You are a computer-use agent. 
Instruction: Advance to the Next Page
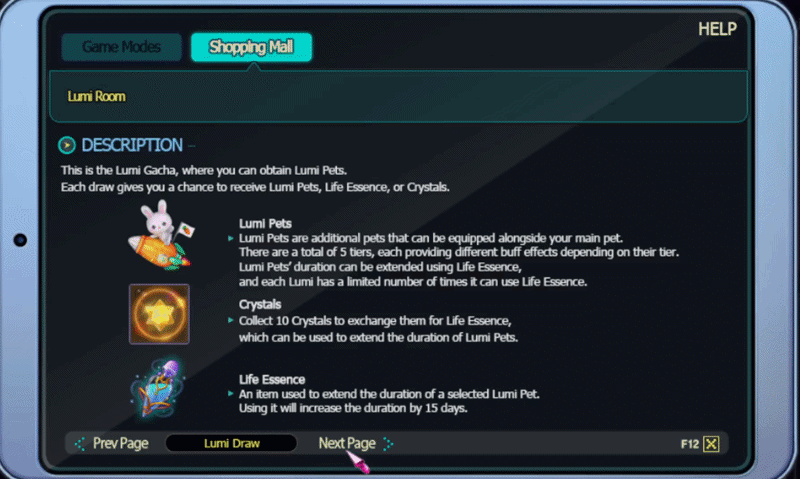347,443
